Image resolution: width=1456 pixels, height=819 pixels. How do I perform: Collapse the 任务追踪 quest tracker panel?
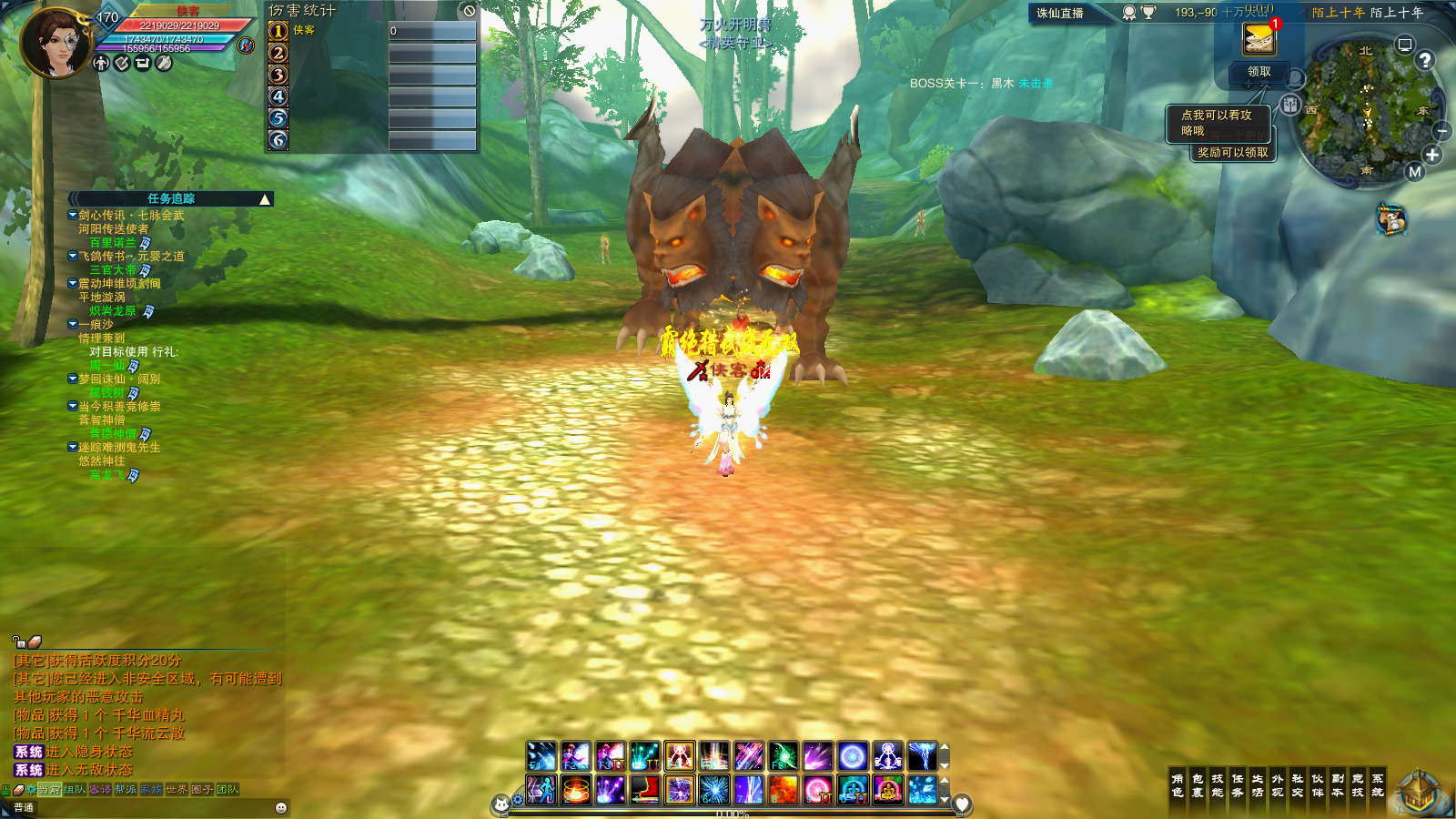click(265, 199)
